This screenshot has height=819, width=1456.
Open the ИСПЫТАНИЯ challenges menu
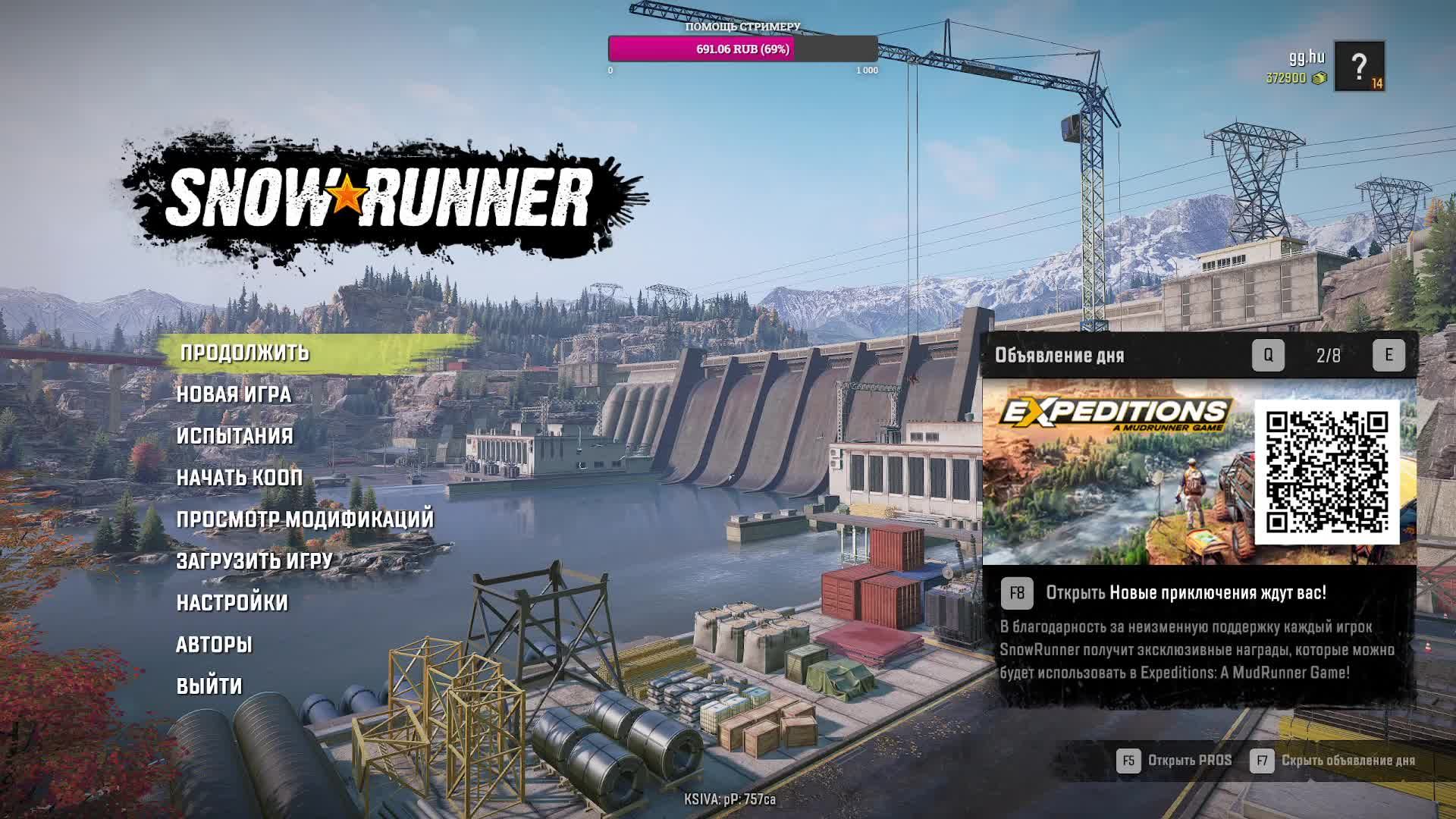coord(234,436)
